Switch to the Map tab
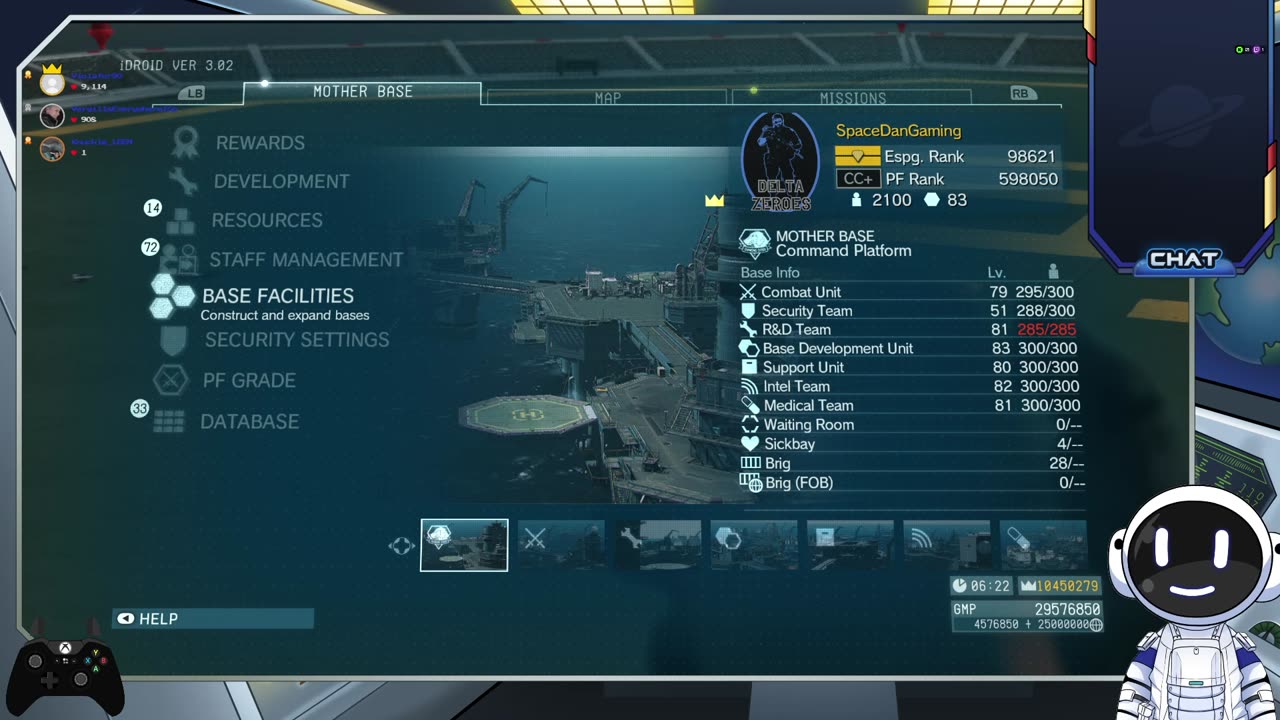 [x=607, y=98]
